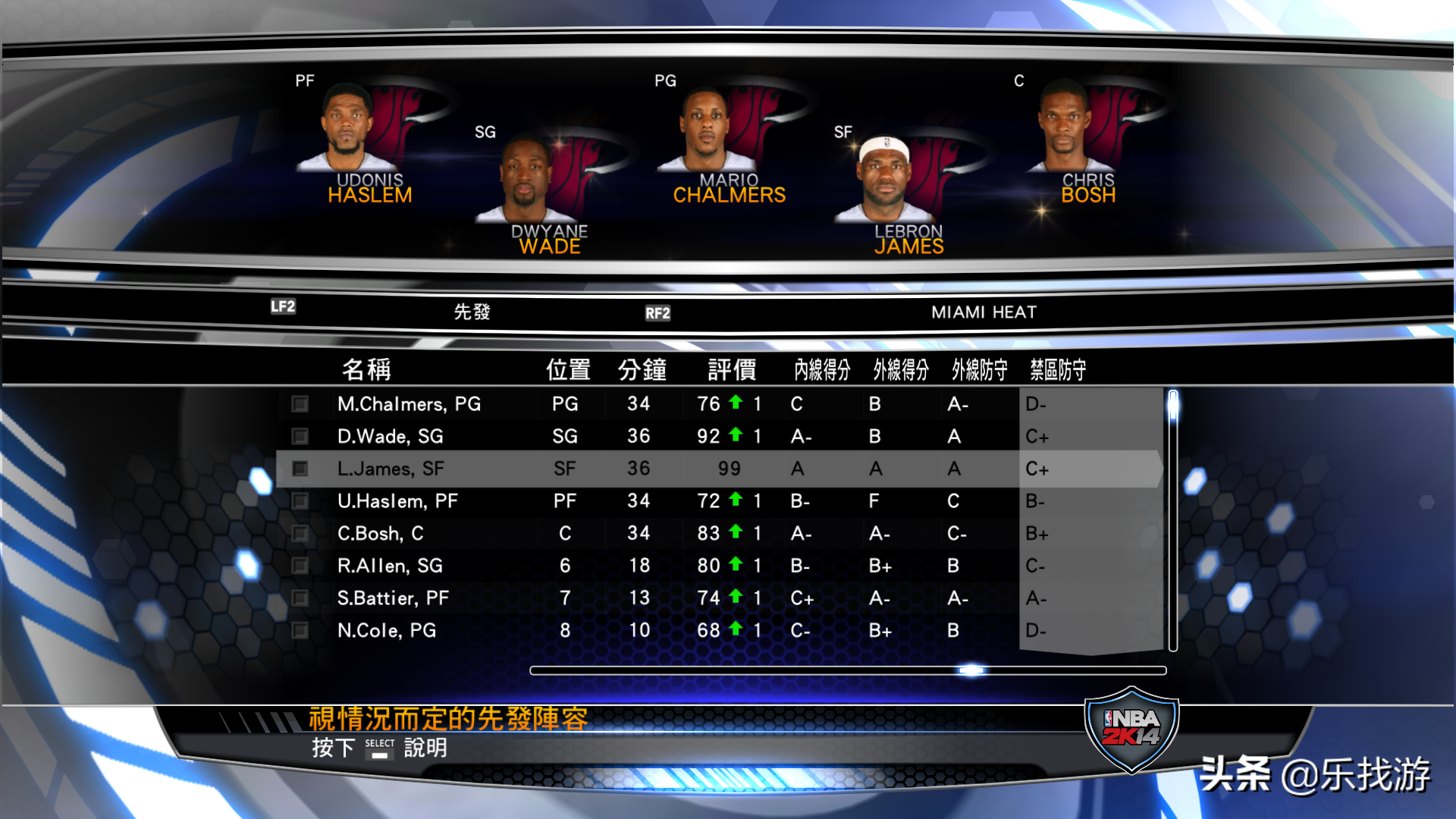Check the box next to R.Allen, SG
Image resolution: width=1456 pixels, height=819 pixels.
click(x=300, y=565)
